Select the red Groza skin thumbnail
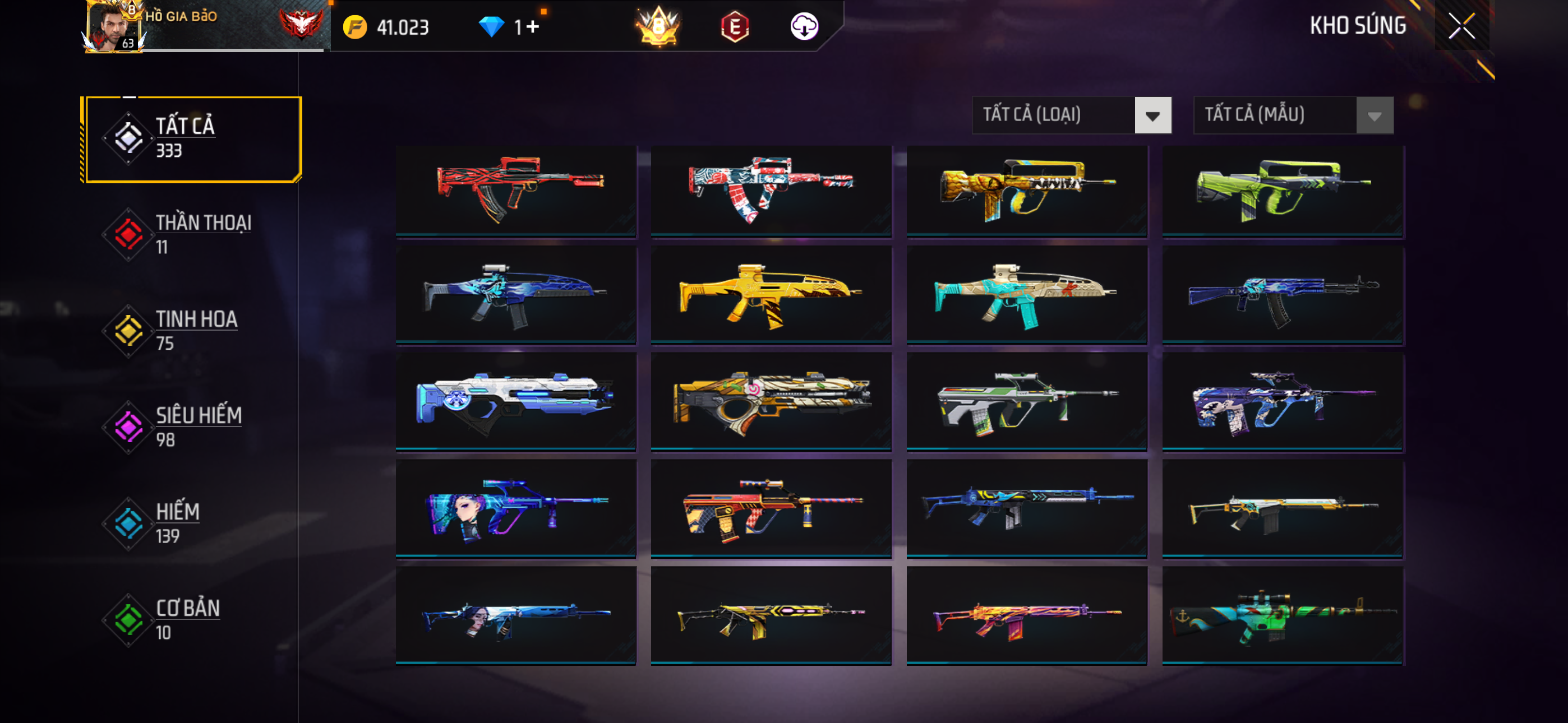The image size is (1568, 723). [515, 189]
